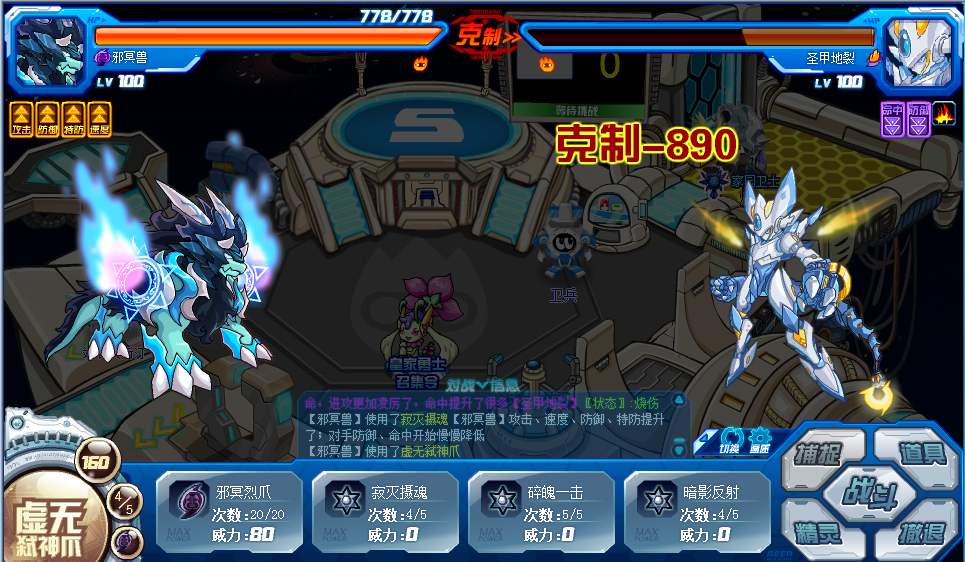This screenshot has width=965, height=562.
Task: Click the 特防 special defense buff icon
Action: click(73, 119)
